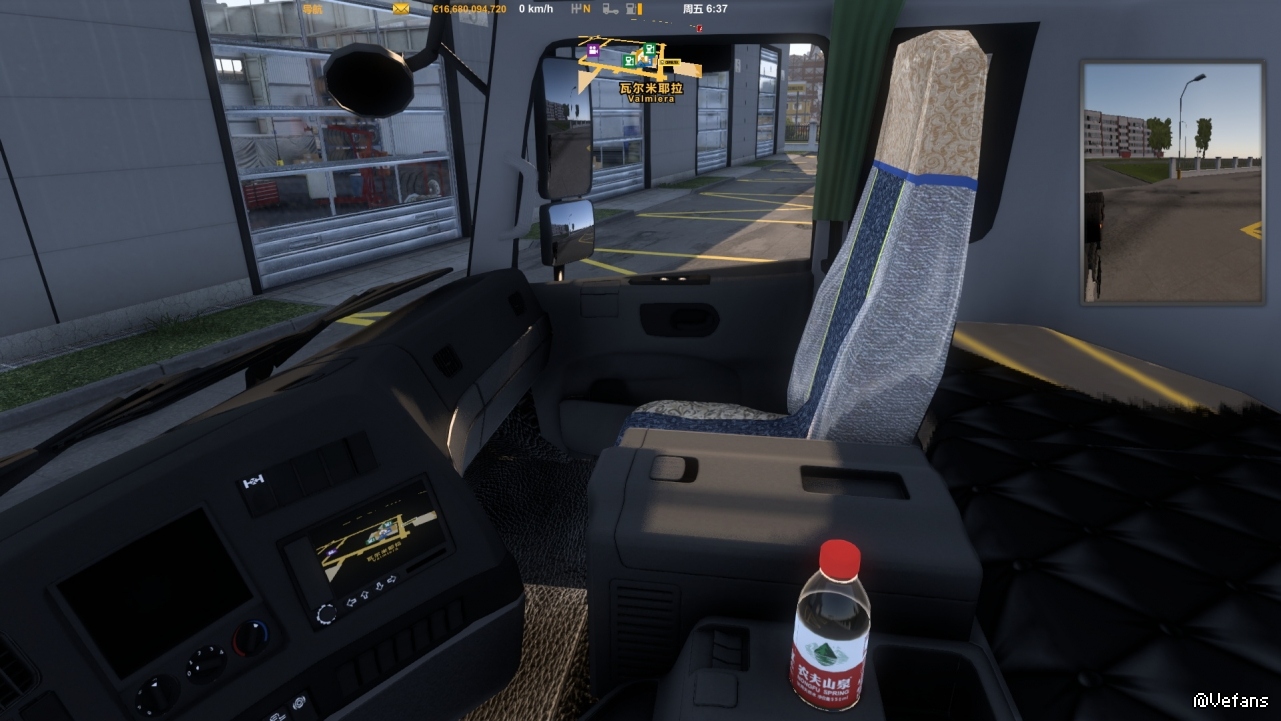1281x721 pixels.
Task: Select the purple camera marker on minimap
Action: point(593,49)
